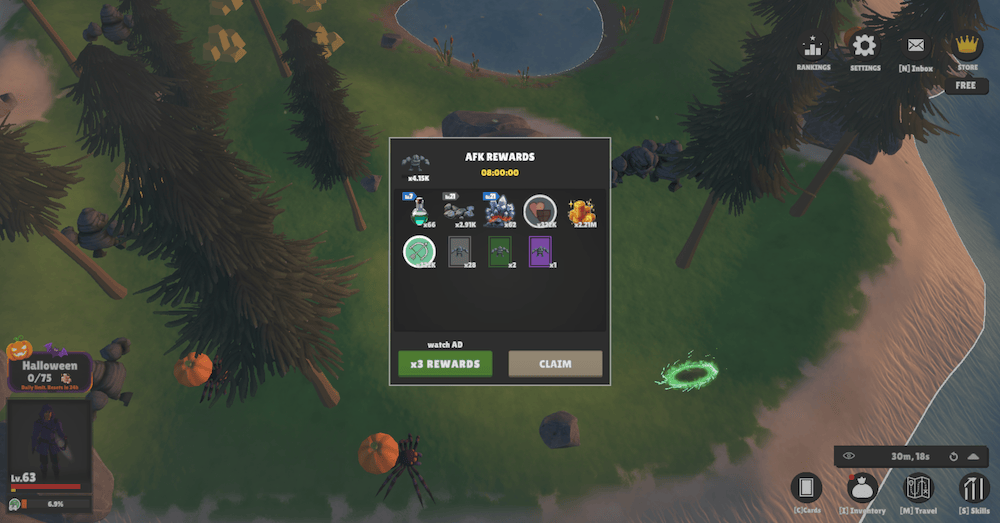
Task: Open the Store
Action: click(x=967, y=51)
